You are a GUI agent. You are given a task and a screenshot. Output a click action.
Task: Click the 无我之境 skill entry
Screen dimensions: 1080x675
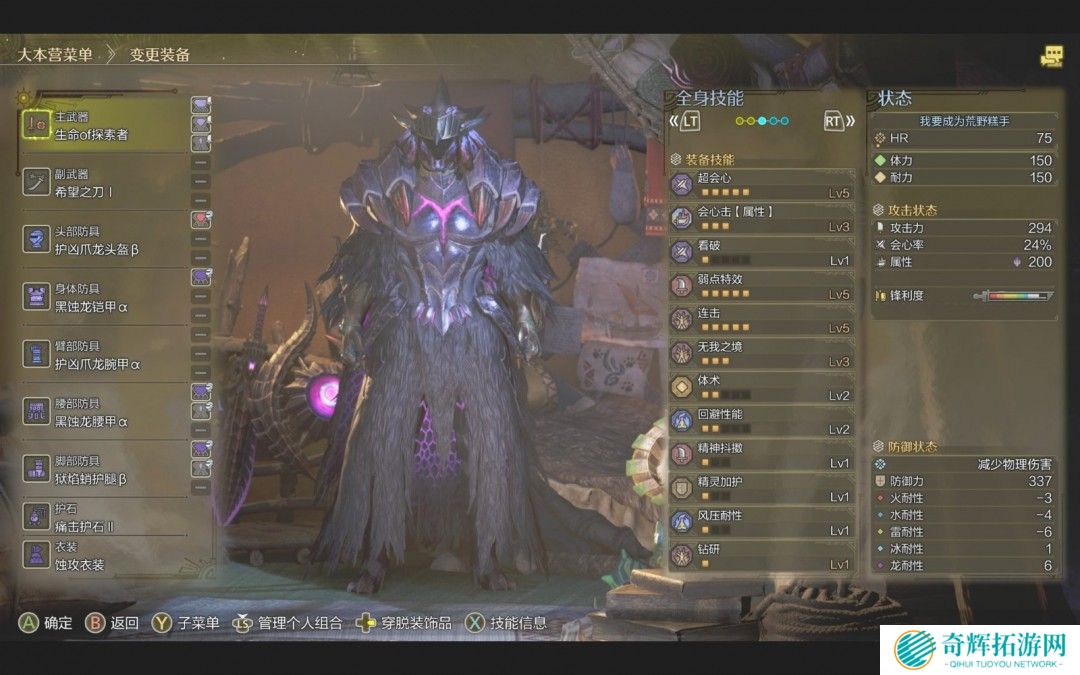click(762, 354)
